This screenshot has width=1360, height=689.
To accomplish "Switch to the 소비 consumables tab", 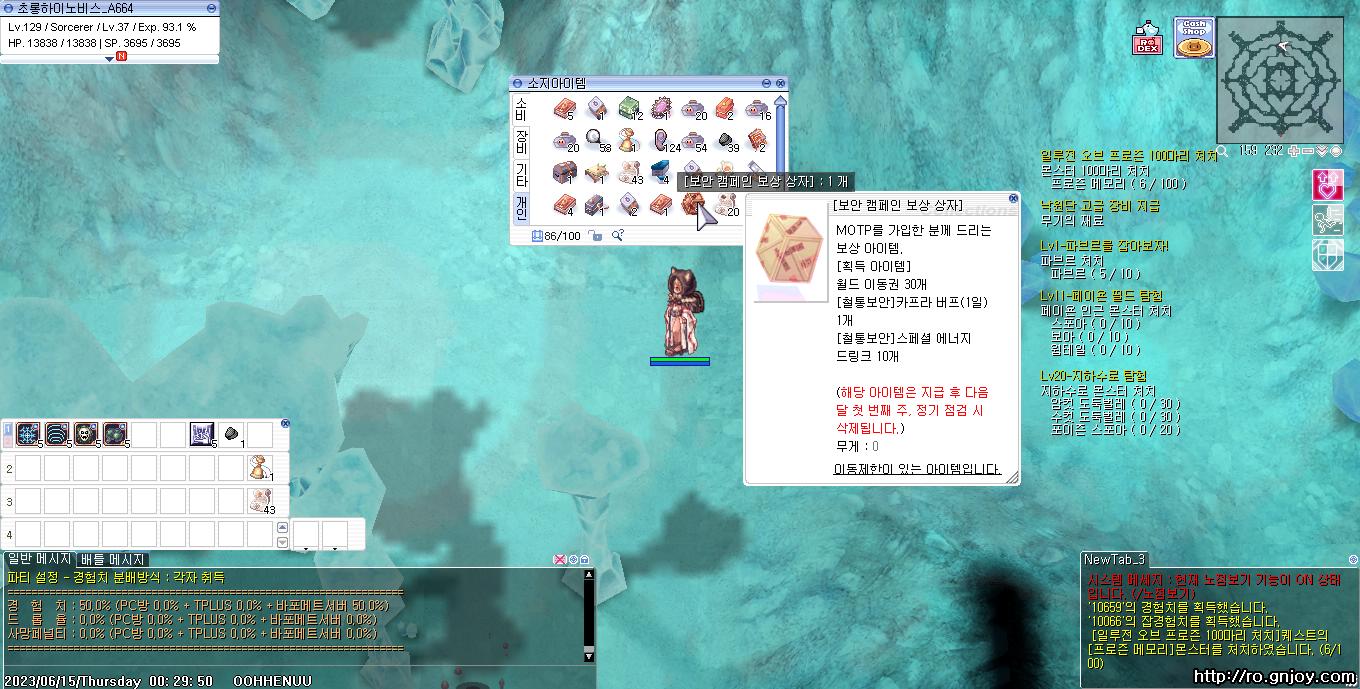I will pyautogui.click(x=521, y=109).
